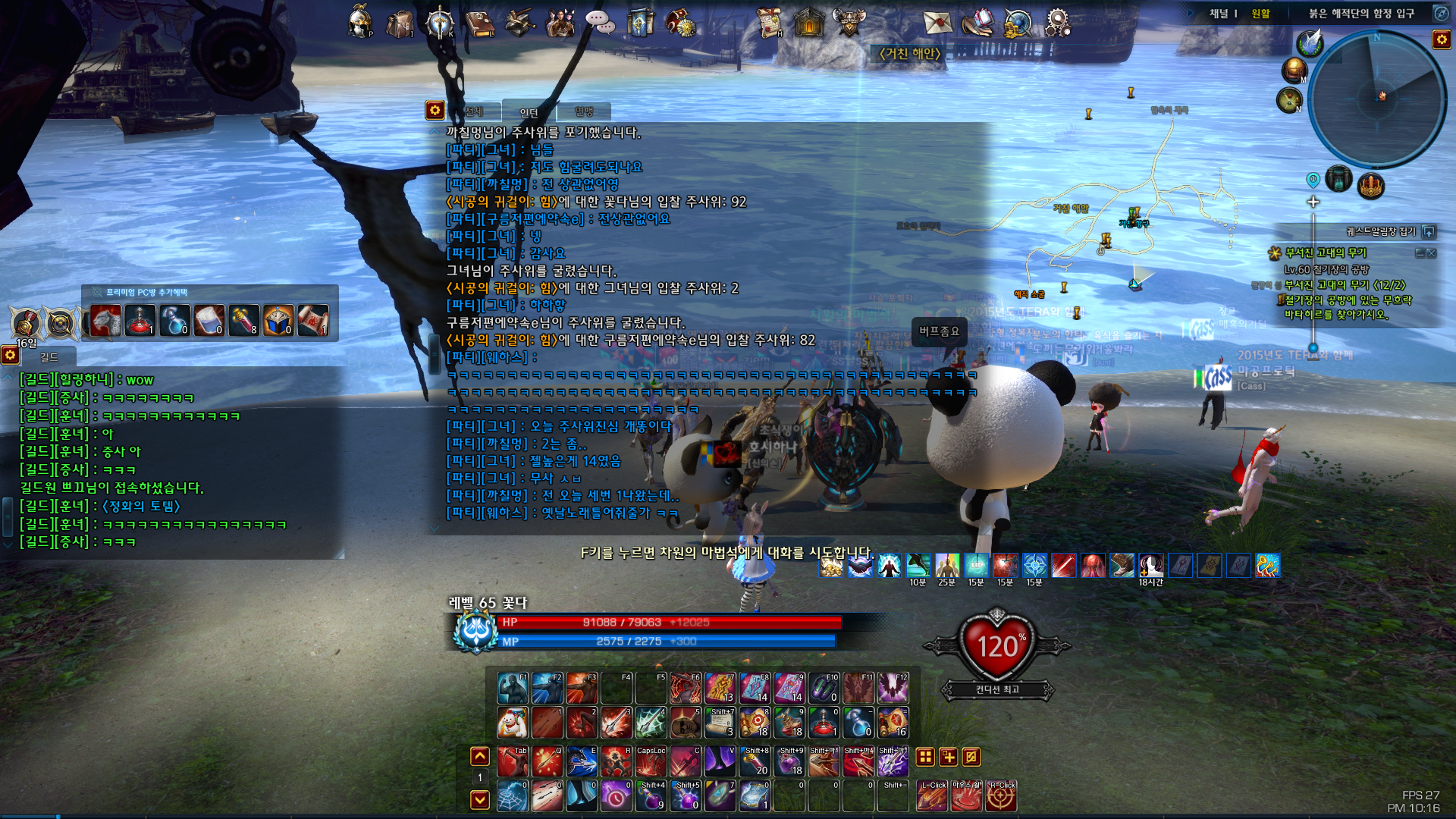Open the world map globe icon

pyautogui.click(x=1018, y=23)
